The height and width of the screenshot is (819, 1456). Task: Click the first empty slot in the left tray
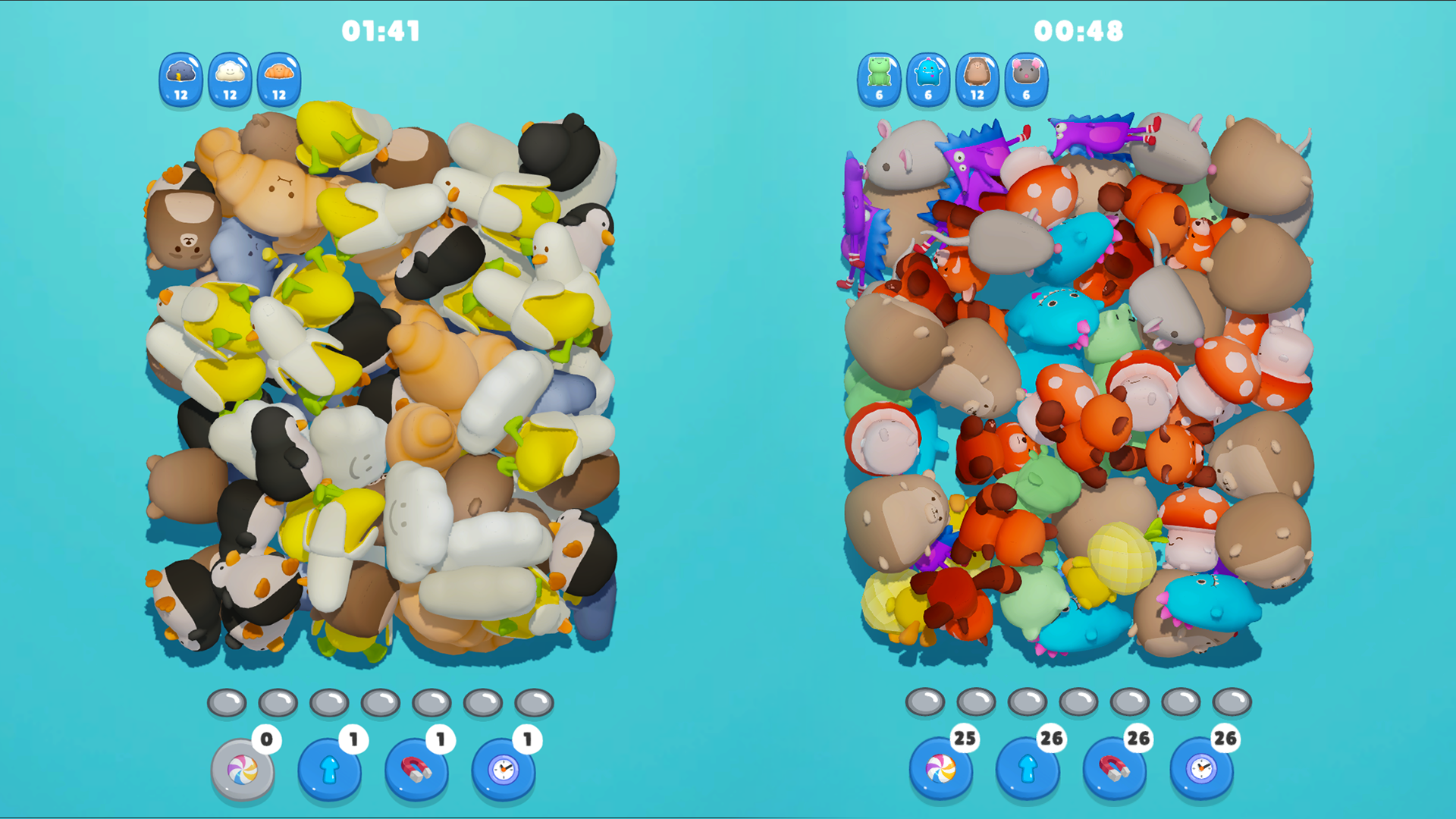pyautogui.click(x=225, y=701)
